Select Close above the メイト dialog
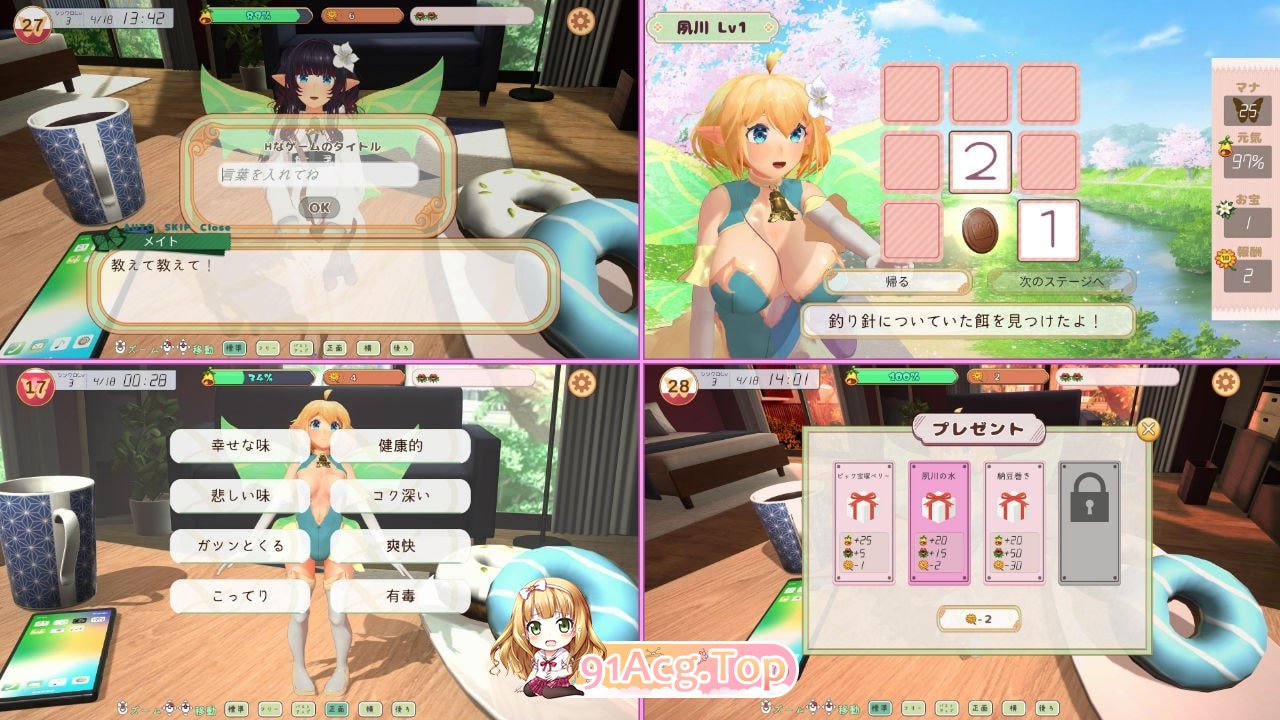1280x720 pixels. (216, 227)
